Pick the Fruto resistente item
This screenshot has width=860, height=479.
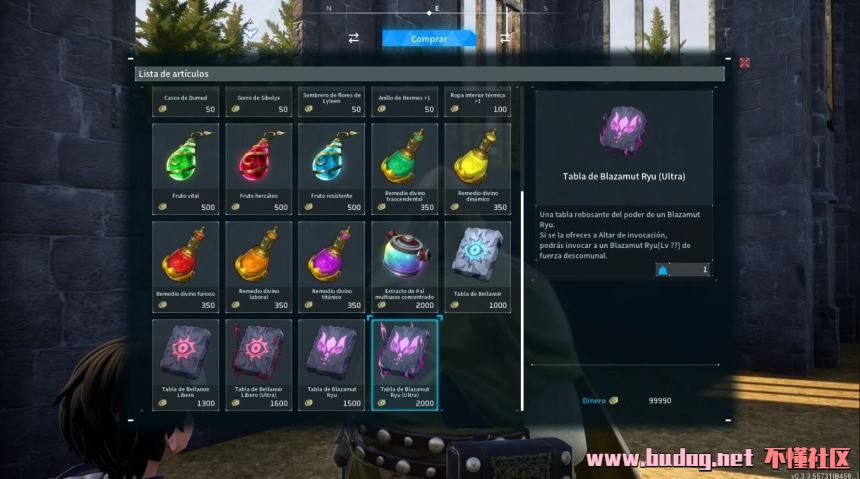pyautogui.click(x=330, y=167)
